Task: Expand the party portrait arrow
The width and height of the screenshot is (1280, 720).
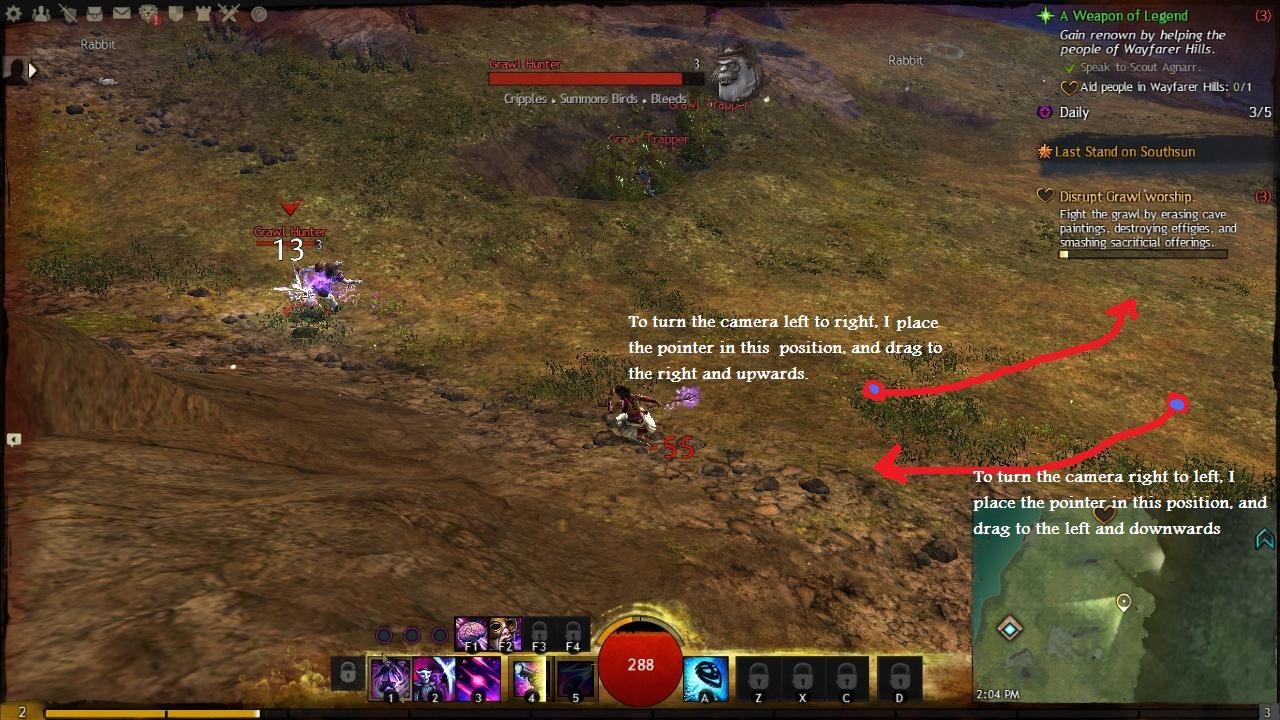Action: (32, 70)
